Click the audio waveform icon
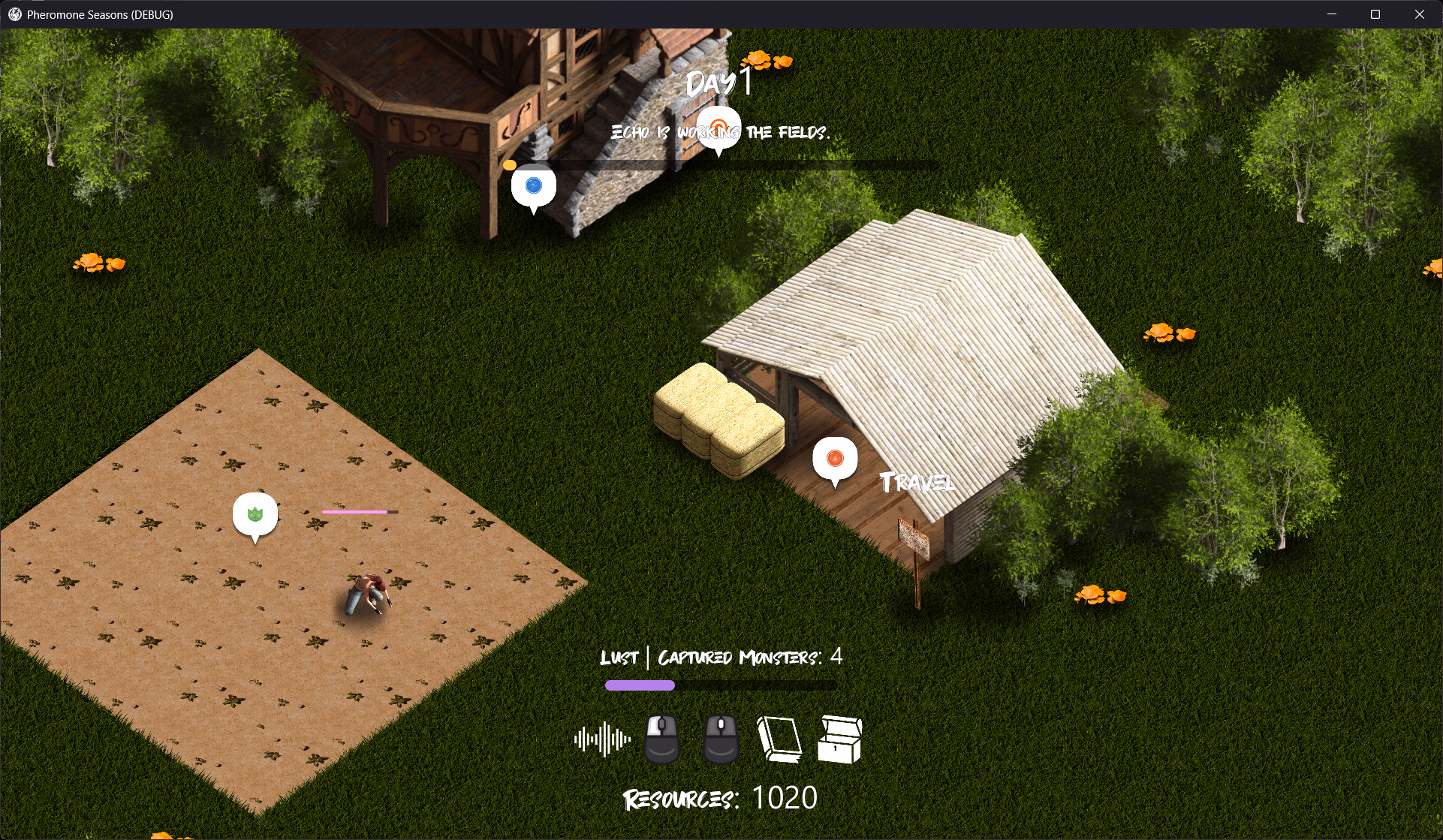The width and height of the screenshot is (1443, 840). point(602,739)
